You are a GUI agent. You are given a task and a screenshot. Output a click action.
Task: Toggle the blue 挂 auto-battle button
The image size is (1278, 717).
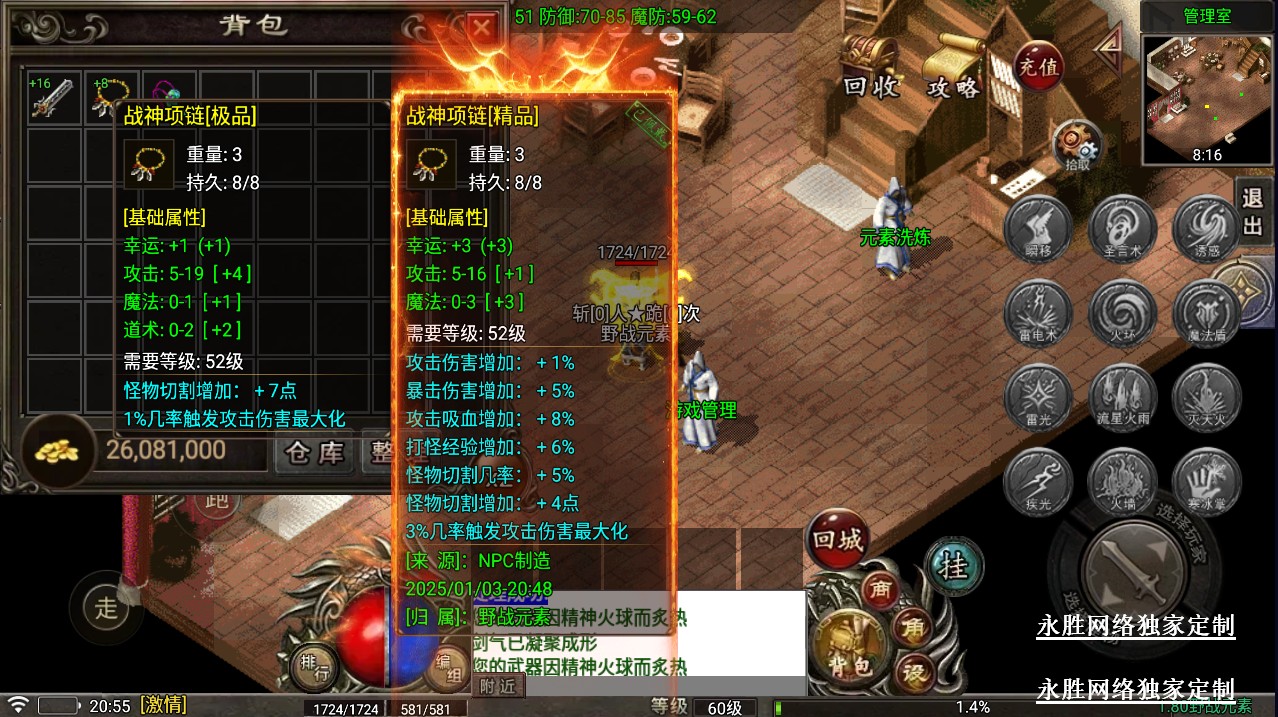(x=955, y=567)
